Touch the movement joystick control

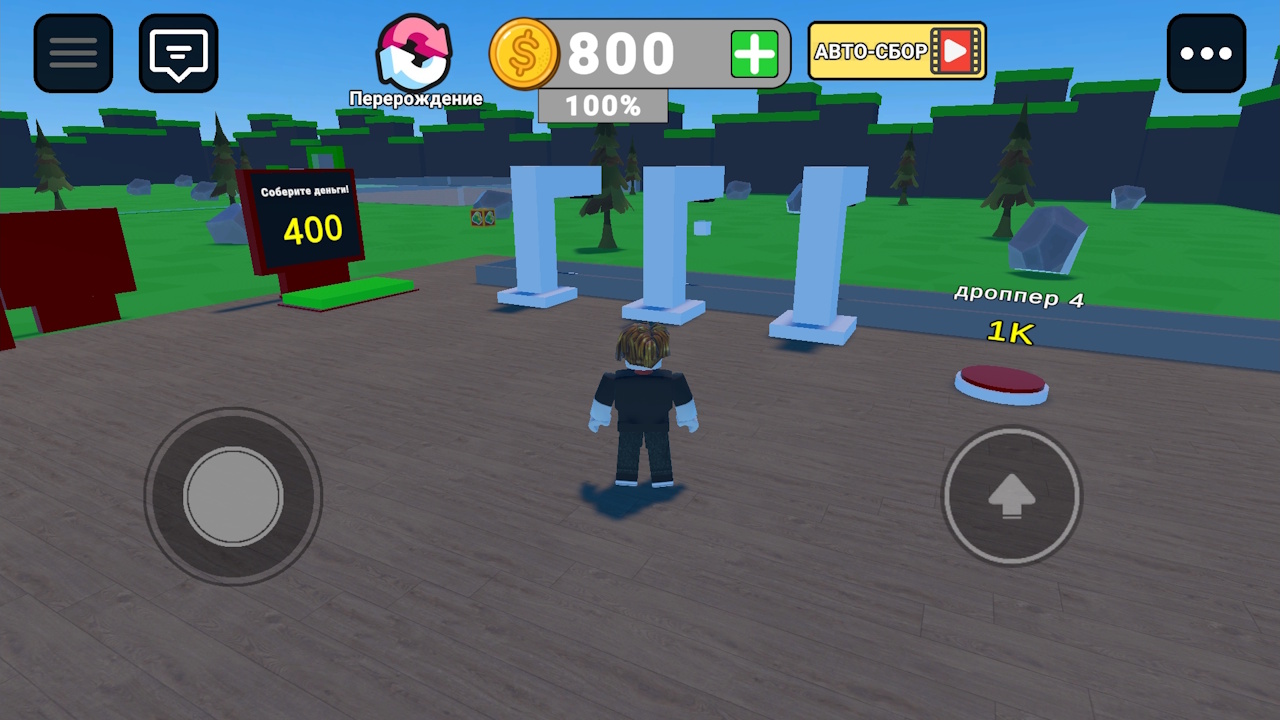coord(234,497)
